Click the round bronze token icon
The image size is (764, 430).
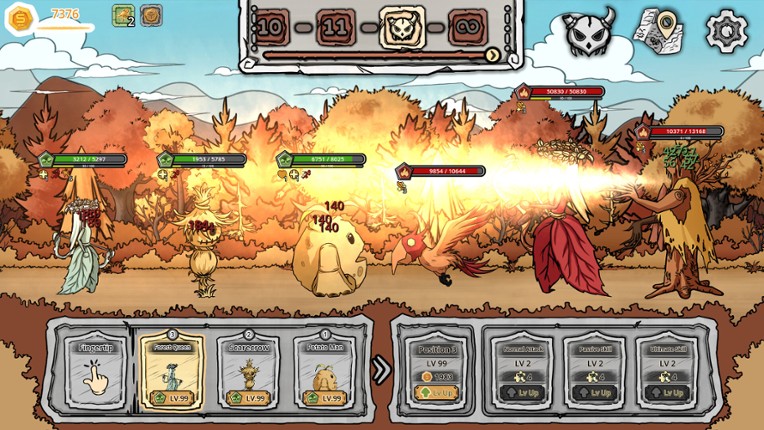[x=151, y=15]
